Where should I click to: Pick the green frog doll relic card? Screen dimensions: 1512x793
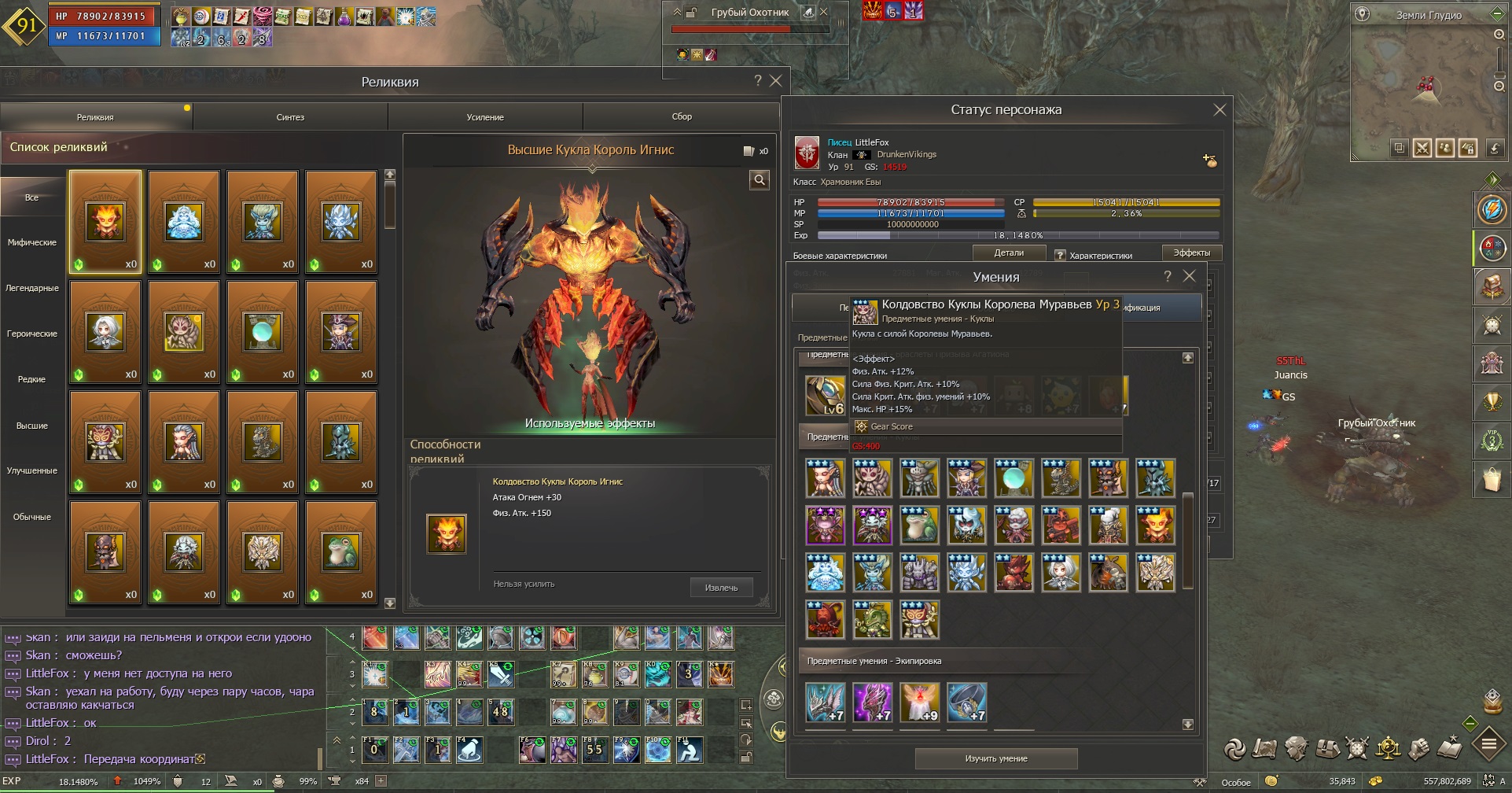pos(341,552)
